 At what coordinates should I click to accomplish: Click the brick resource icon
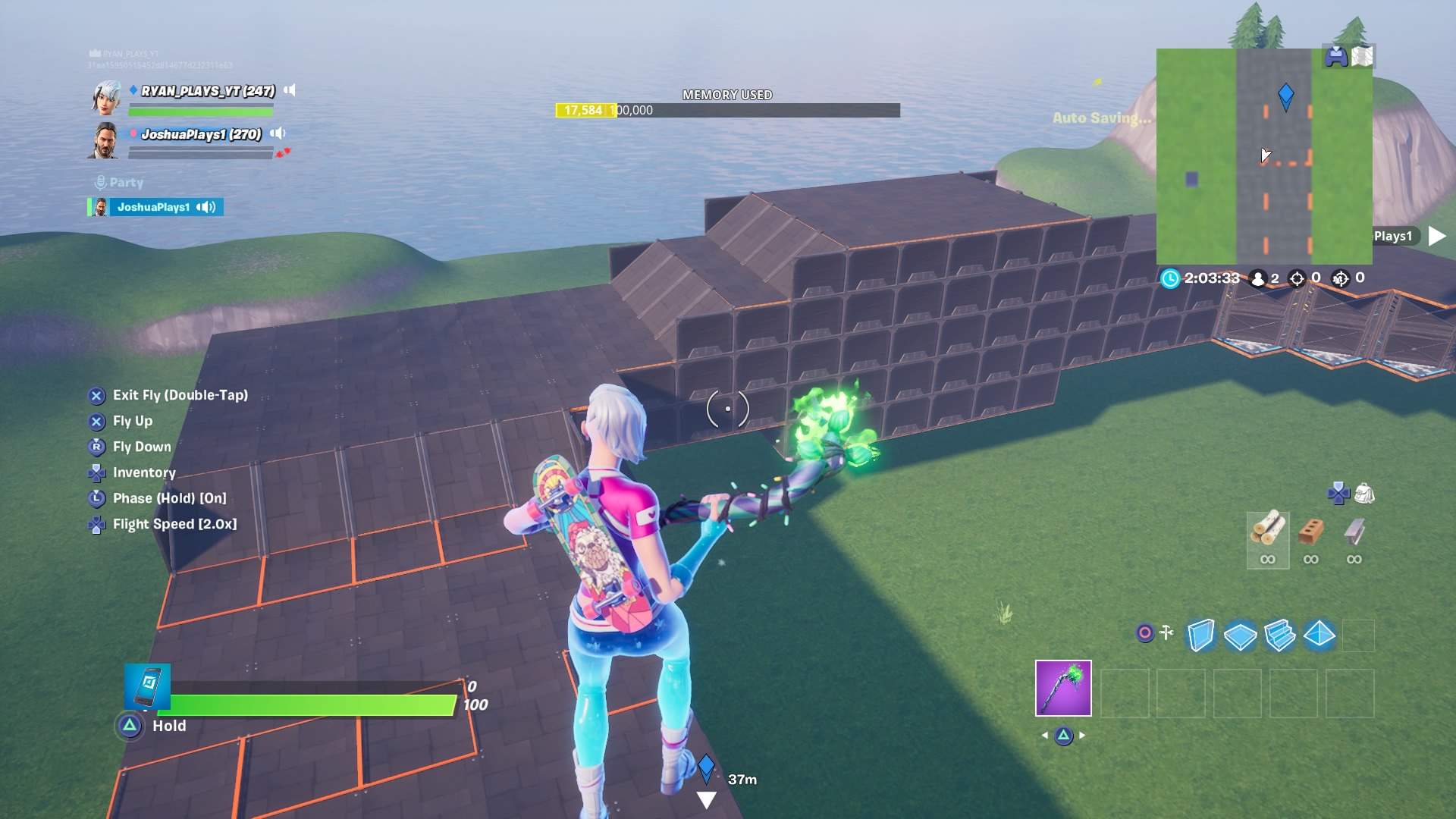pyautogui.click(x=1310, y=533)
